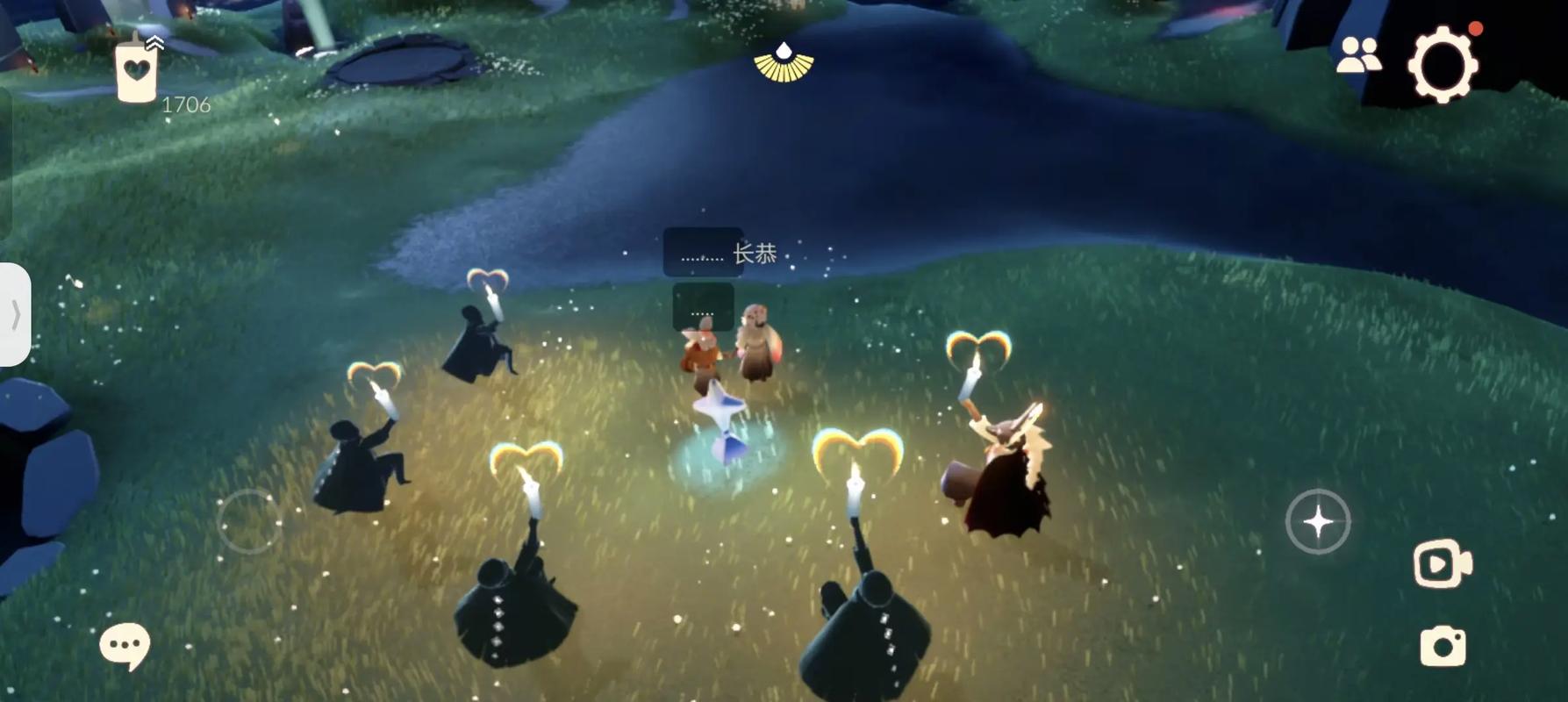Tap the smaller chat message bubble below
Viewport: 1568px width, 702px height.
point(702,304)
